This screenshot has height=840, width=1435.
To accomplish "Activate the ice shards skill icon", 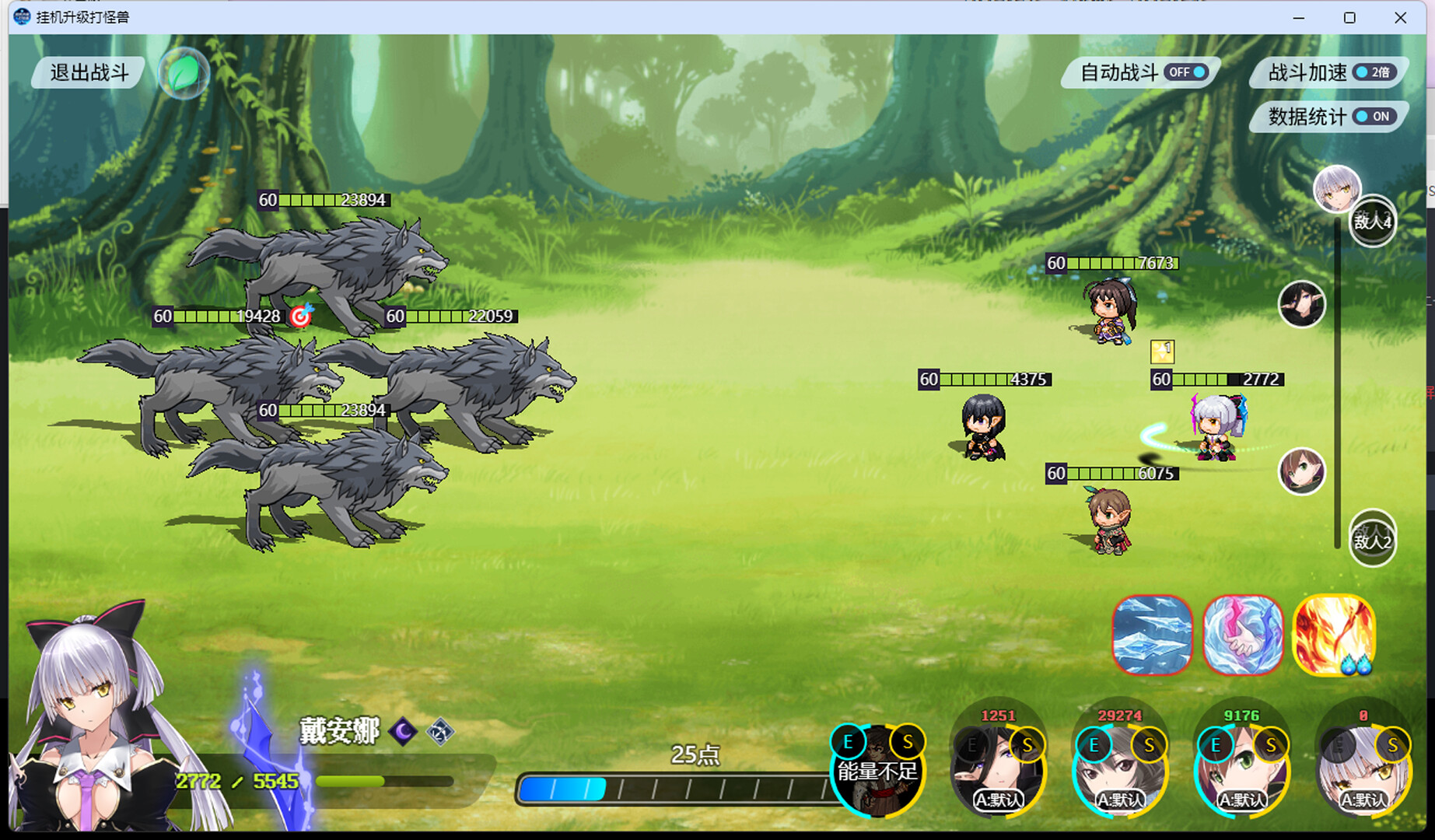I will coord(1152,635).
